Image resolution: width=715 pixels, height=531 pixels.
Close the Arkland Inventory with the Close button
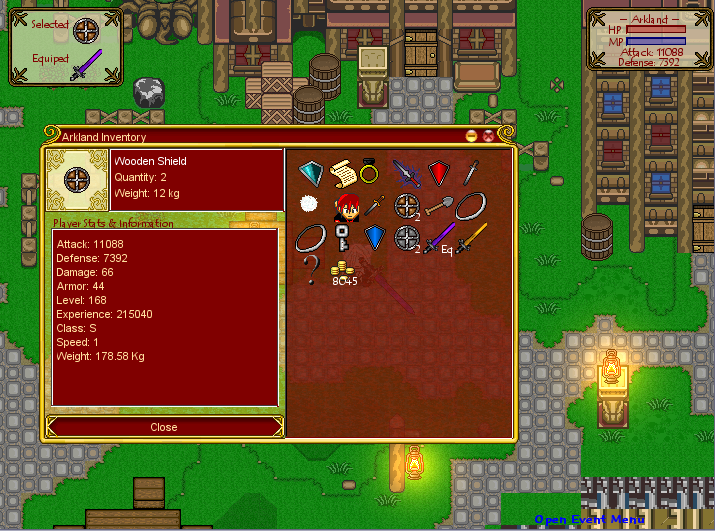[x=164, y=427]
